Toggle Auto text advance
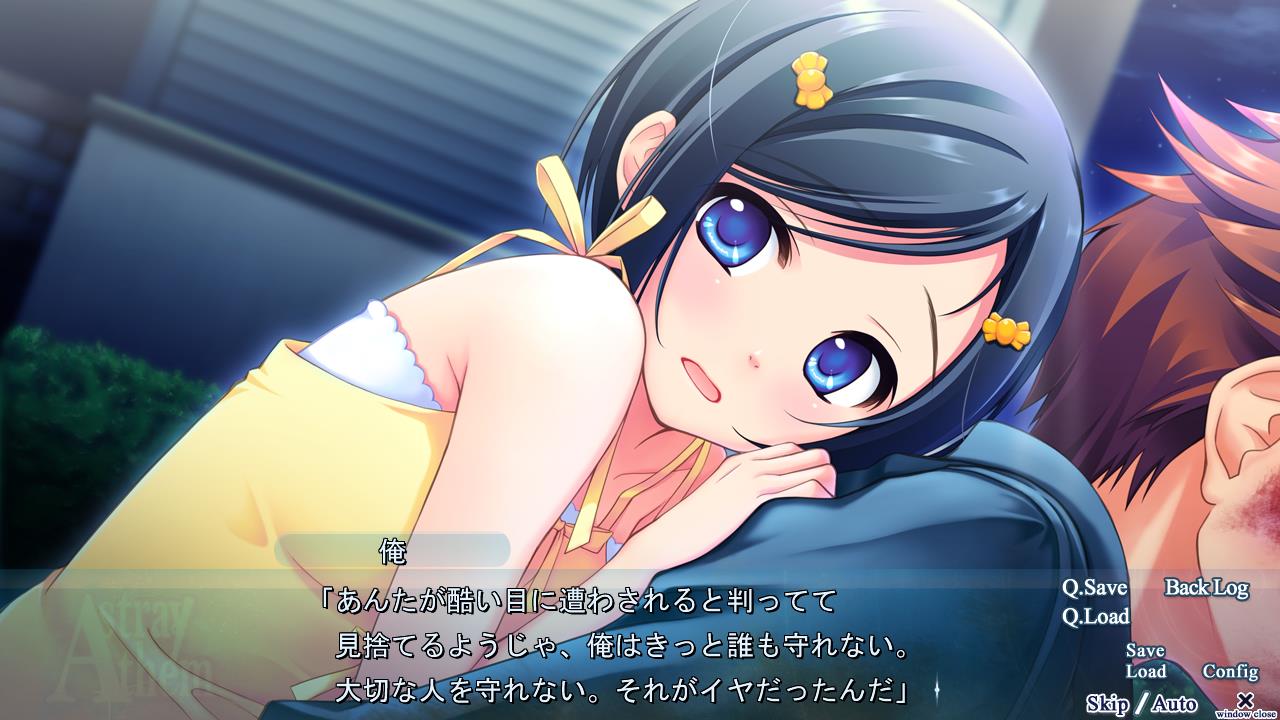Screen dimensions: 1280x720 coord(1174,704)
